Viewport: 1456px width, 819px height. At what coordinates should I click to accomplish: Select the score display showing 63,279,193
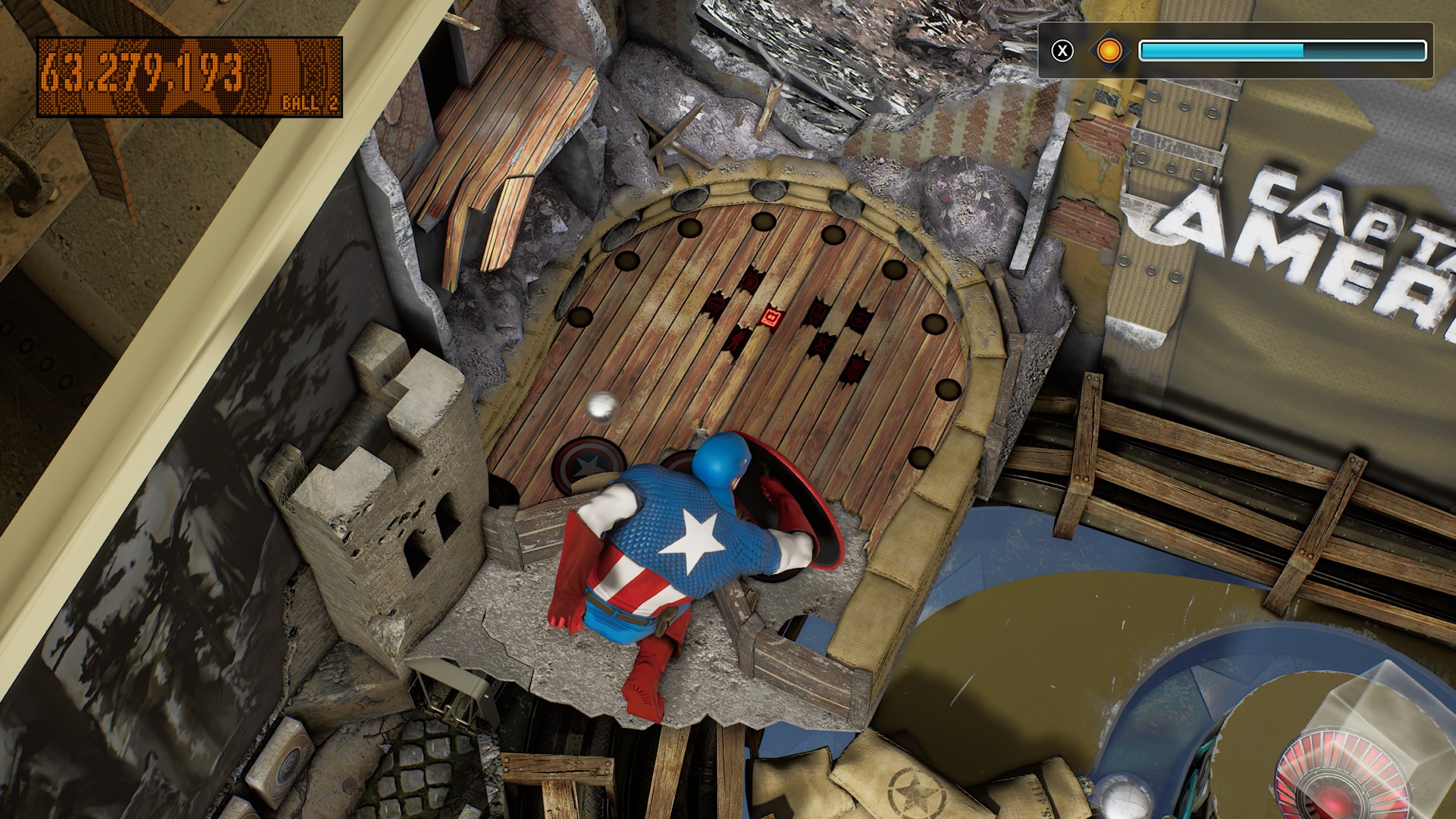tap(144, 70)
